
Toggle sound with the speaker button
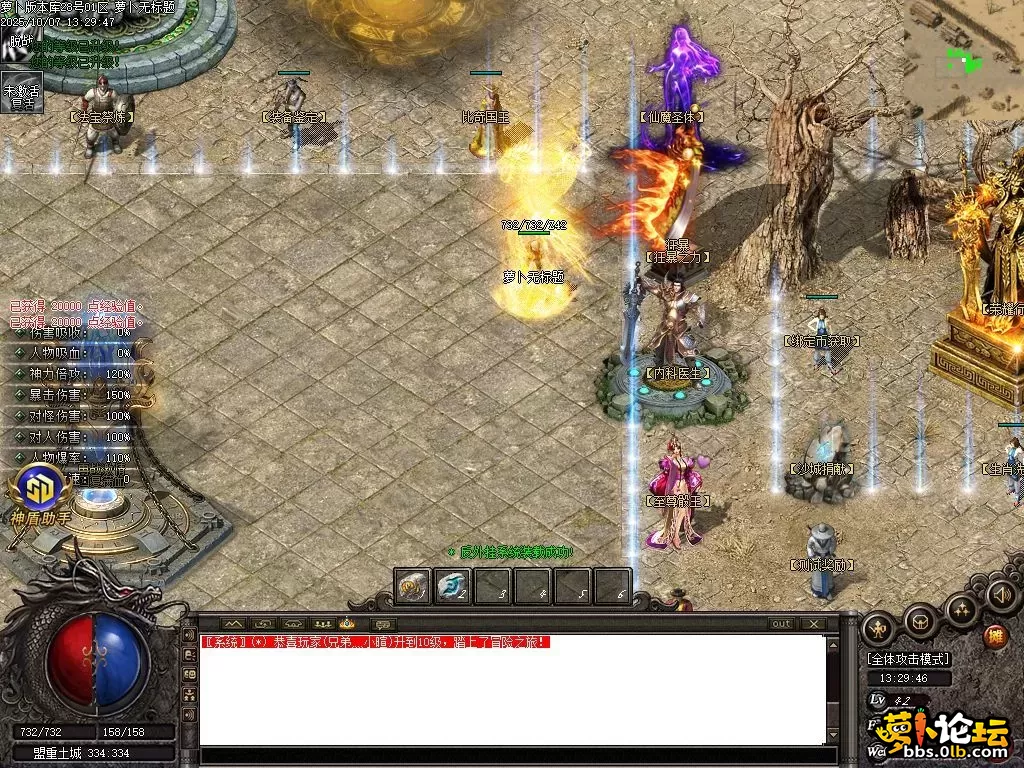[x=1000, y=595]
